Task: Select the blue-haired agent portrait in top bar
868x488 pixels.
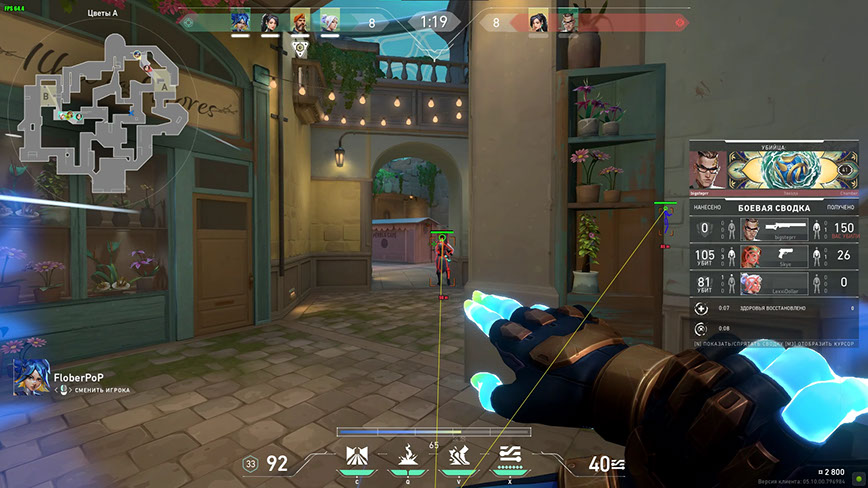Action: click(x=240, y=22)
